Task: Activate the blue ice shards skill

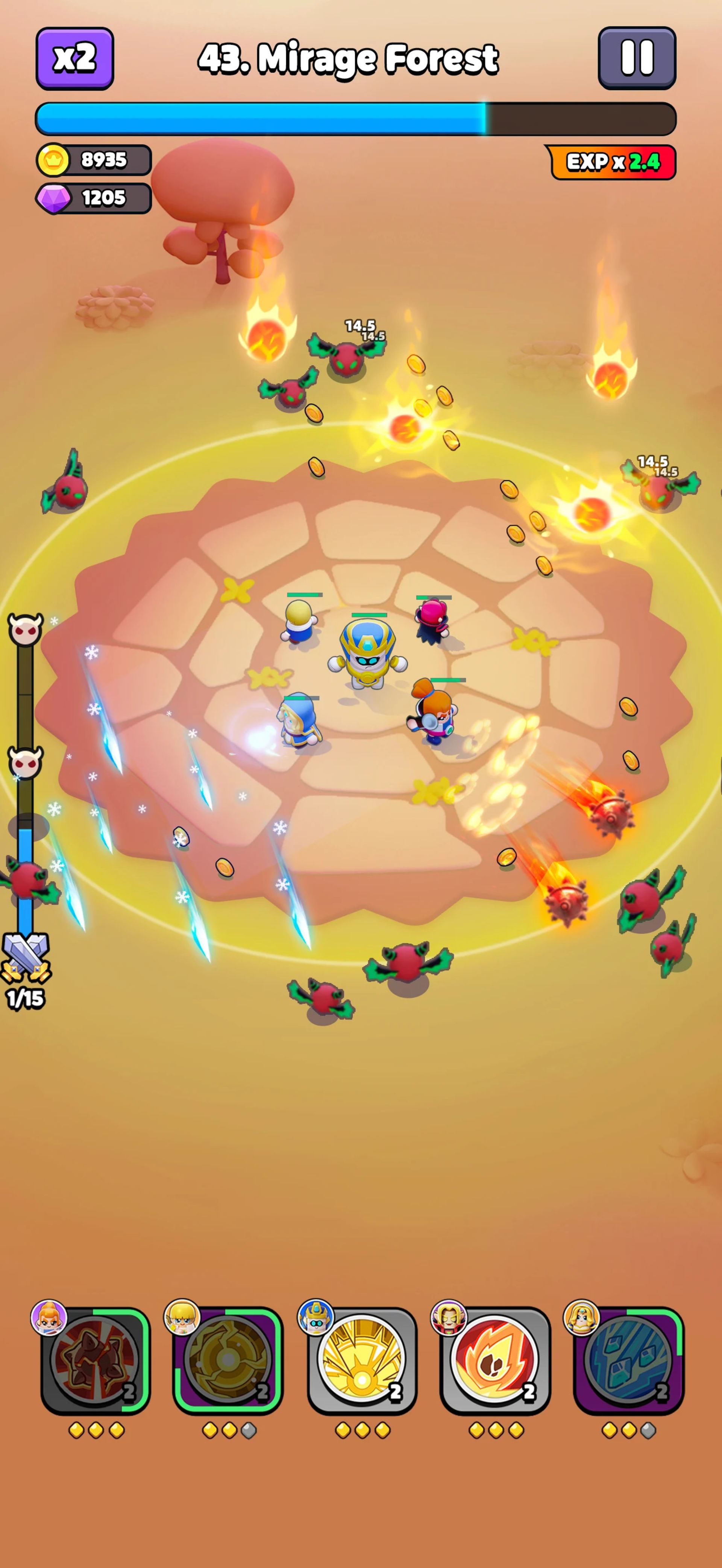Action: (628, 1360)
